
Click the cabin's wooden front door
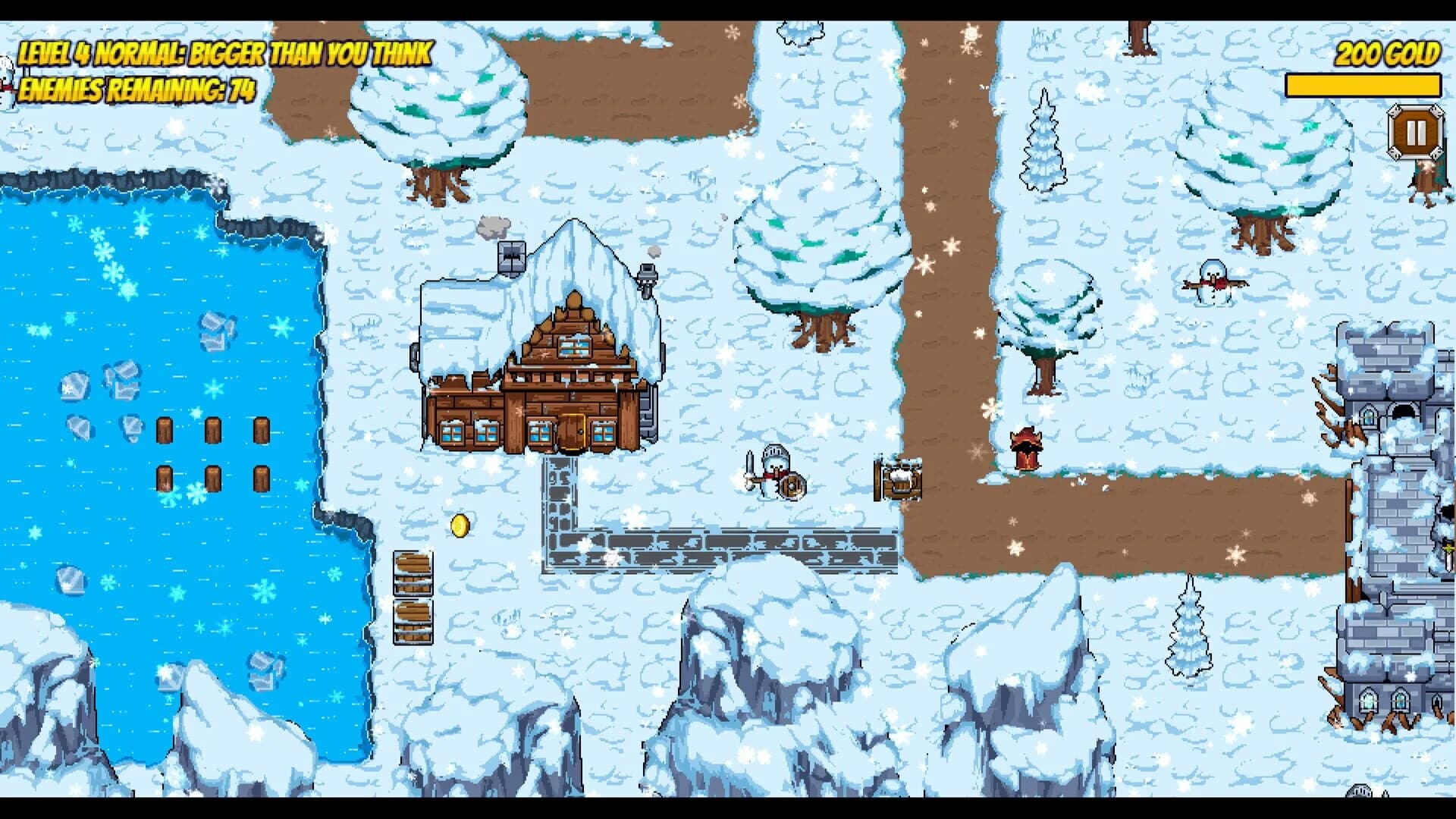pyautogui.click(x=574, y=432)
